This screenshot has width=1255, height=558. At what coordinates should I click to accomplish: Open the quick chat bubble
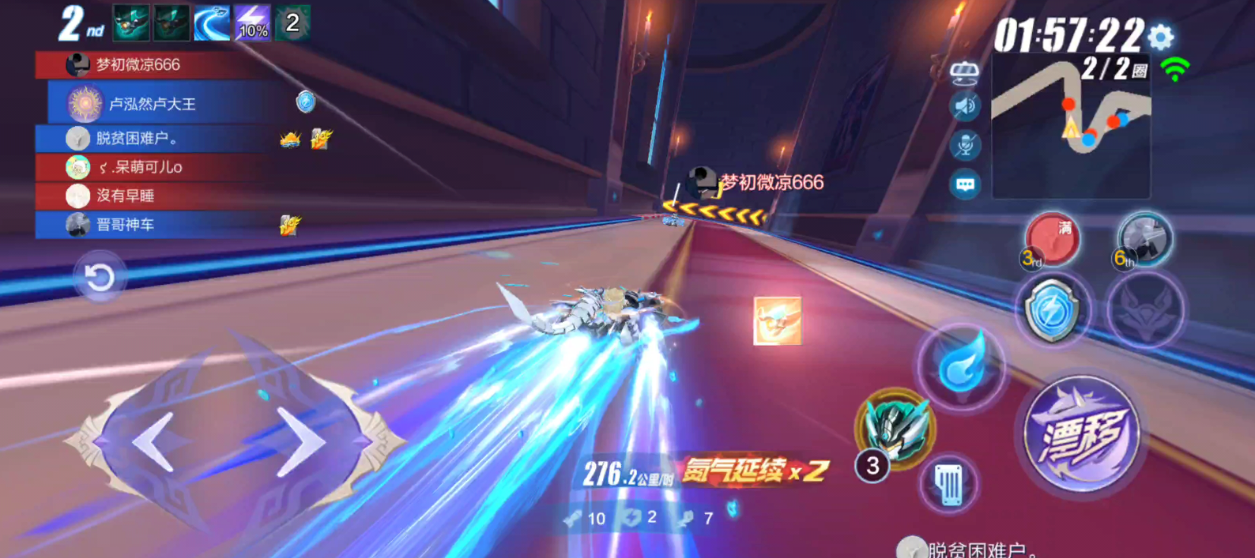pyautogui.click(x=965, y=184)
